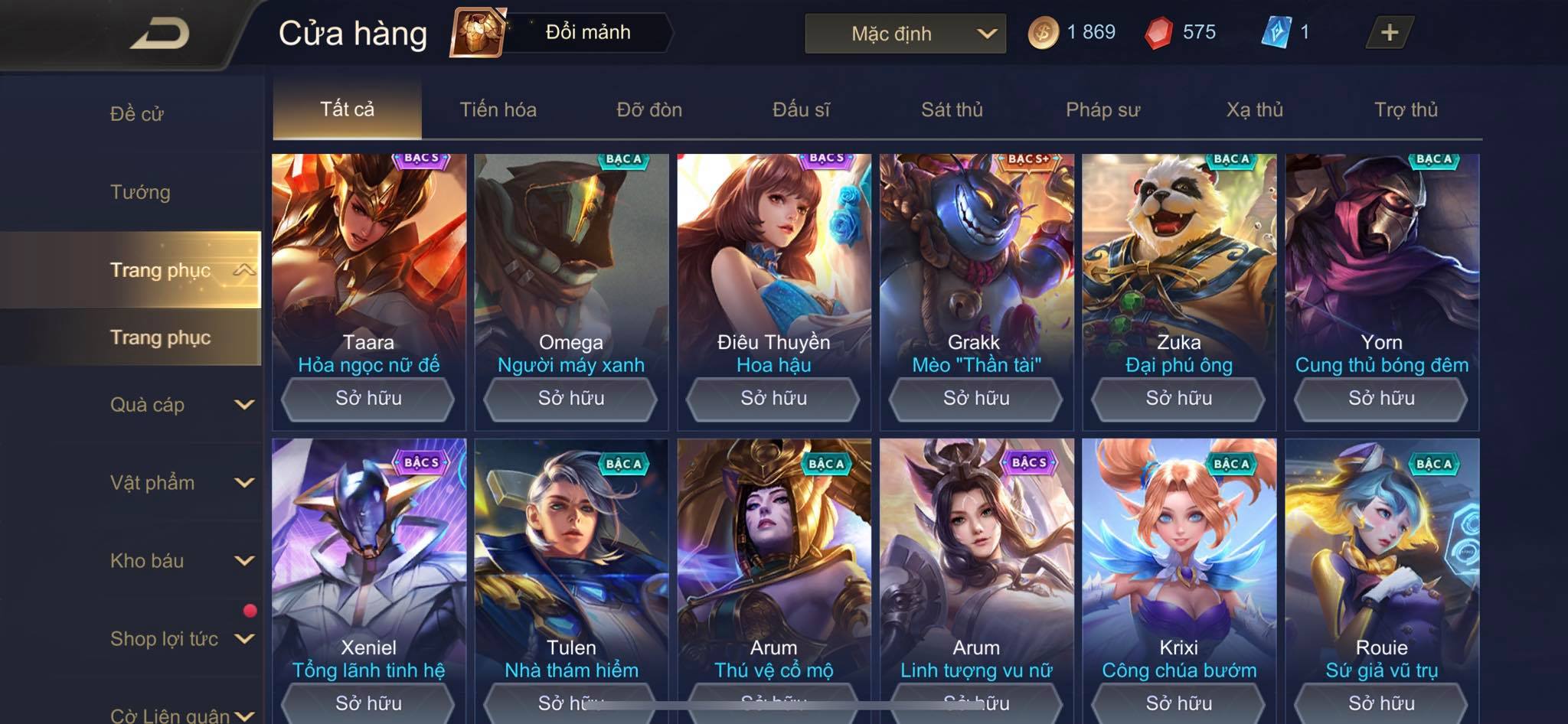Viewport: 1568px width, 724px height.
Task: Select the Pháp sư tab
Action: click(x=1102, y=109)
